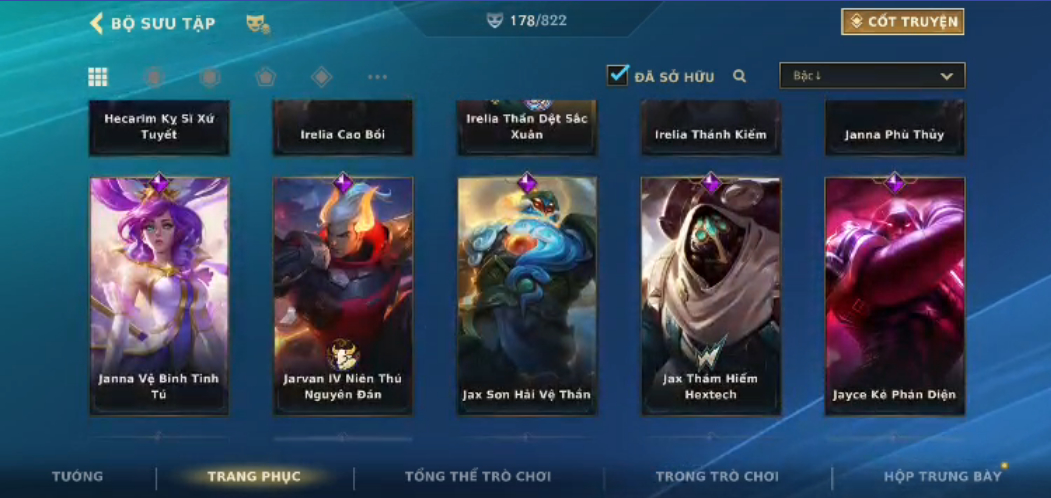Open the Cốt Truyện button
Viewport: 1051px width, 498px height.
pyautogui.click(x=903, y=22)
